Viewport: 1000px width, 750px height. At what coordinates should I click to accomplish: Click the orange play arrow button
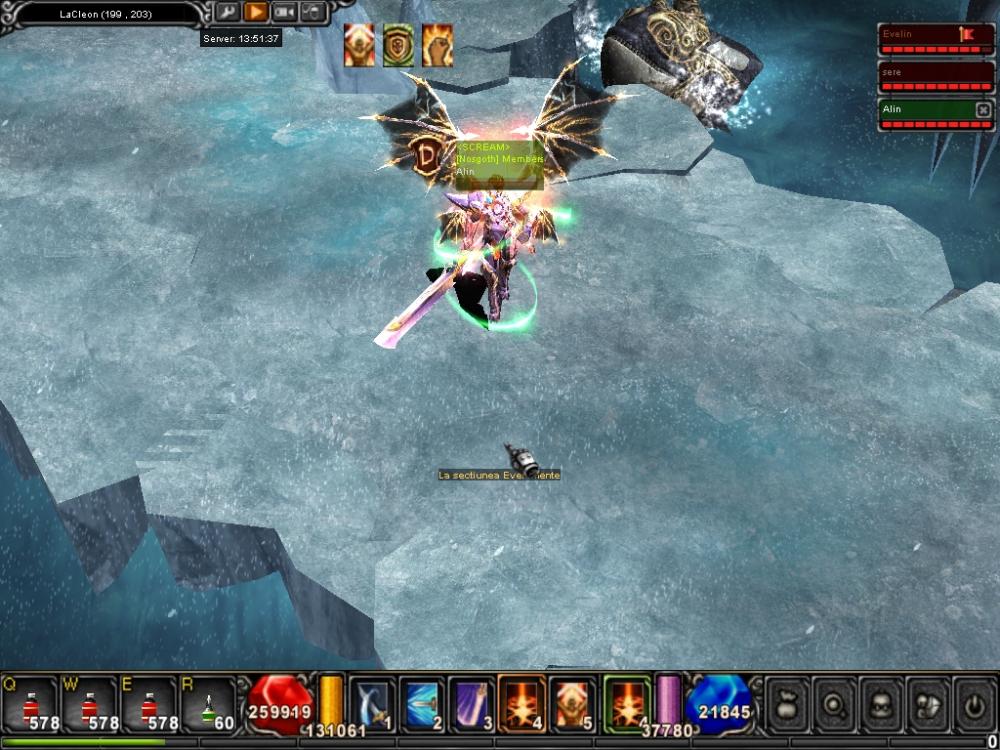(x=256, y=12)
